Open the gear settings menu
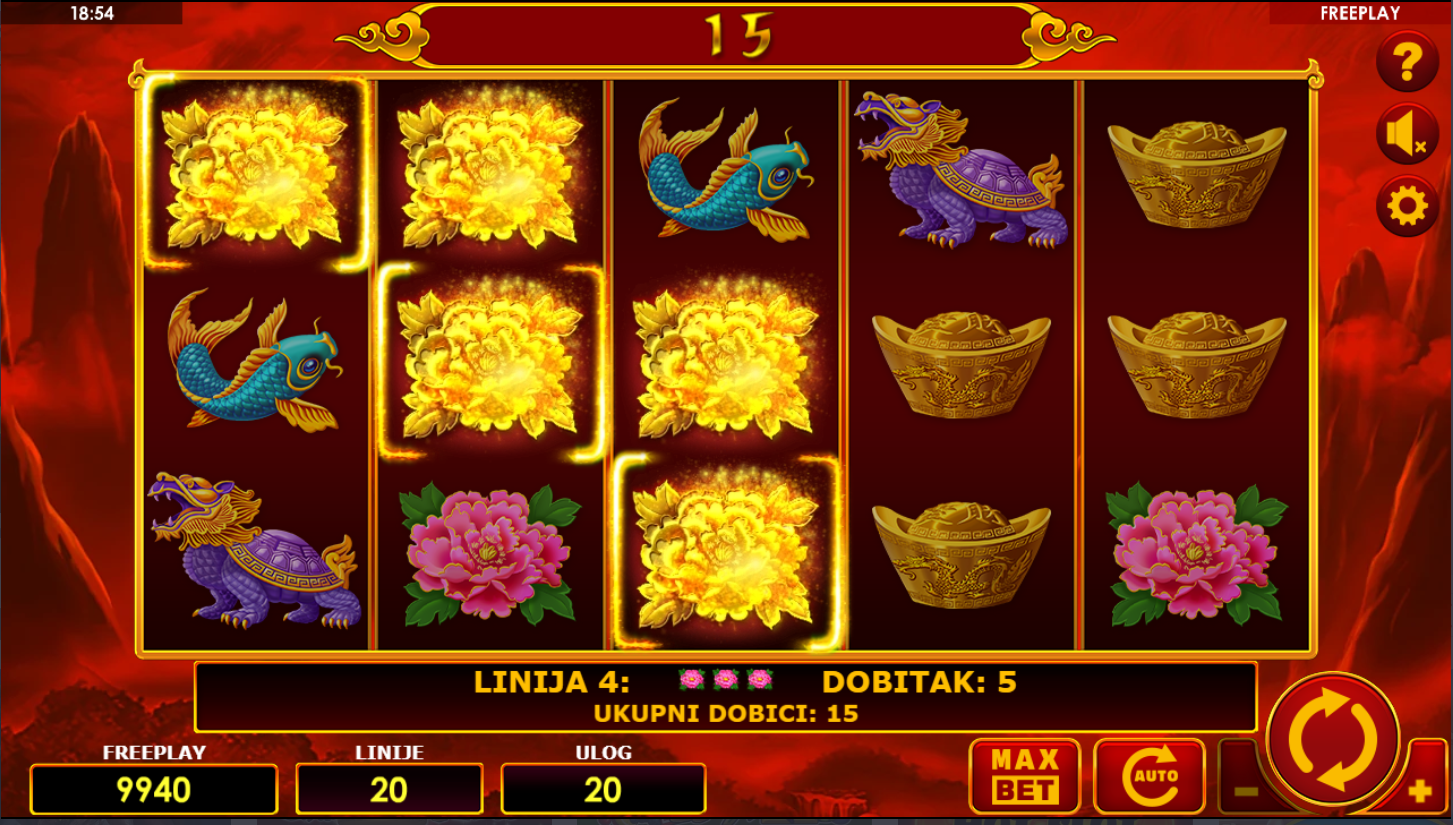 1406,207
